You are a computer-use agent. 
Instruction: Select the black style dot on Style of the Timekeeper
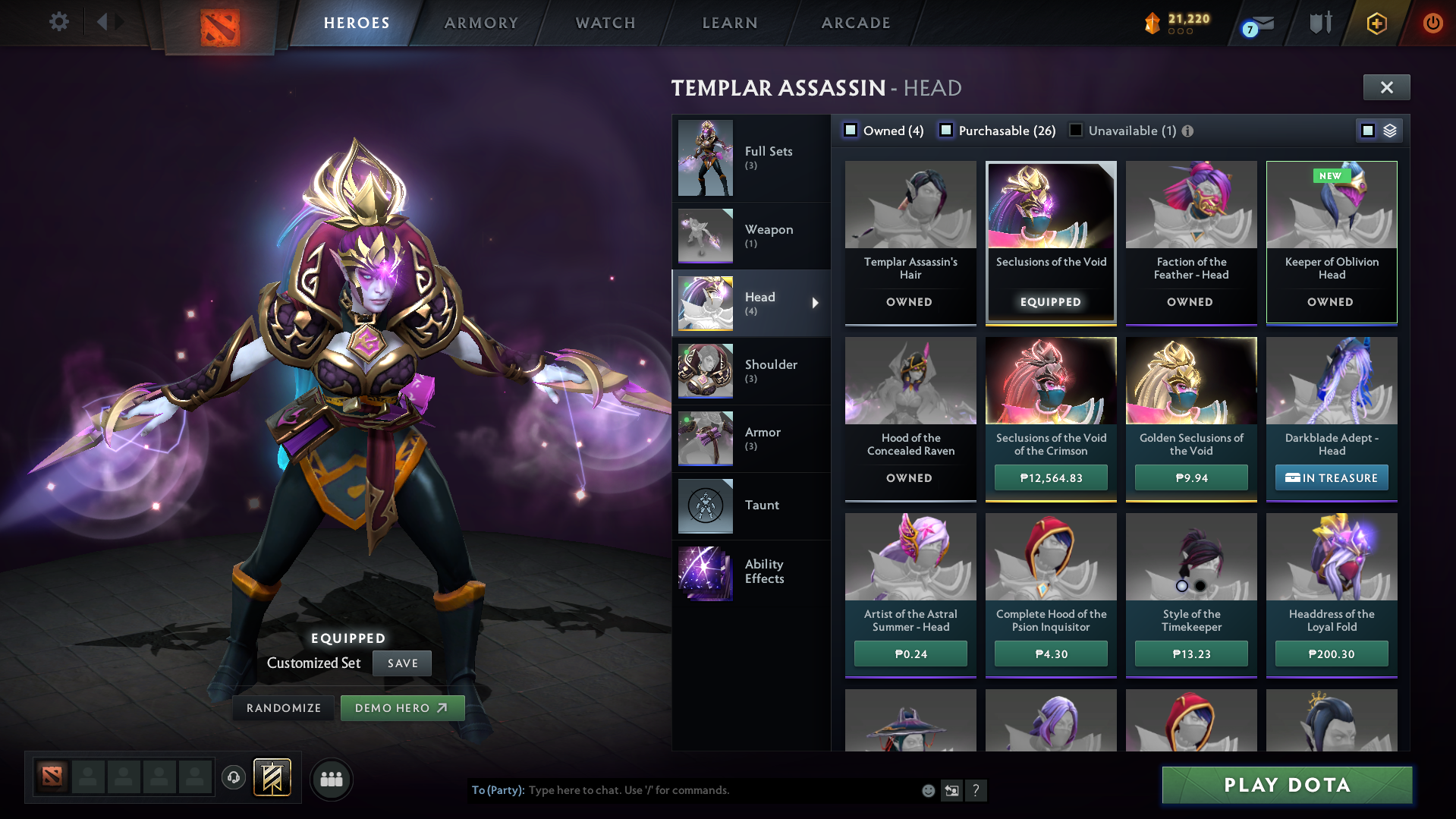(x=1200, y=586)
